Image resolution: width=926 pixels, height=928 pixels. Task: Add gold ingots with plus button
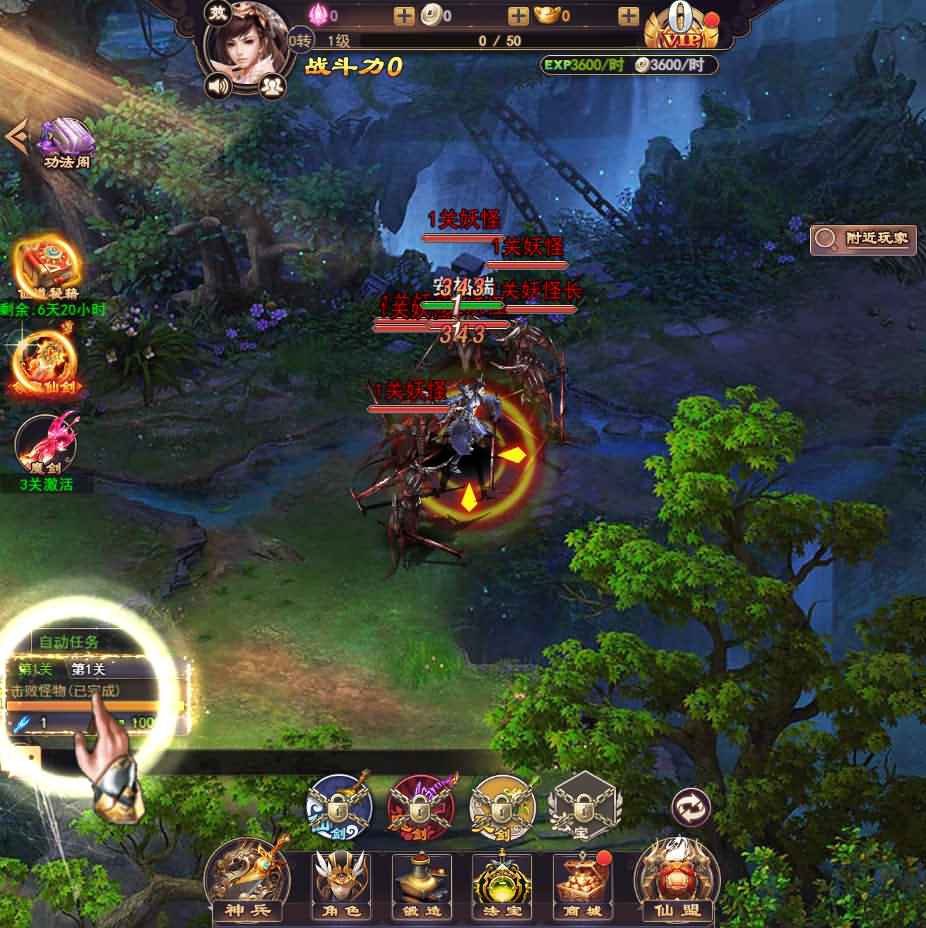tap(628, 16)
